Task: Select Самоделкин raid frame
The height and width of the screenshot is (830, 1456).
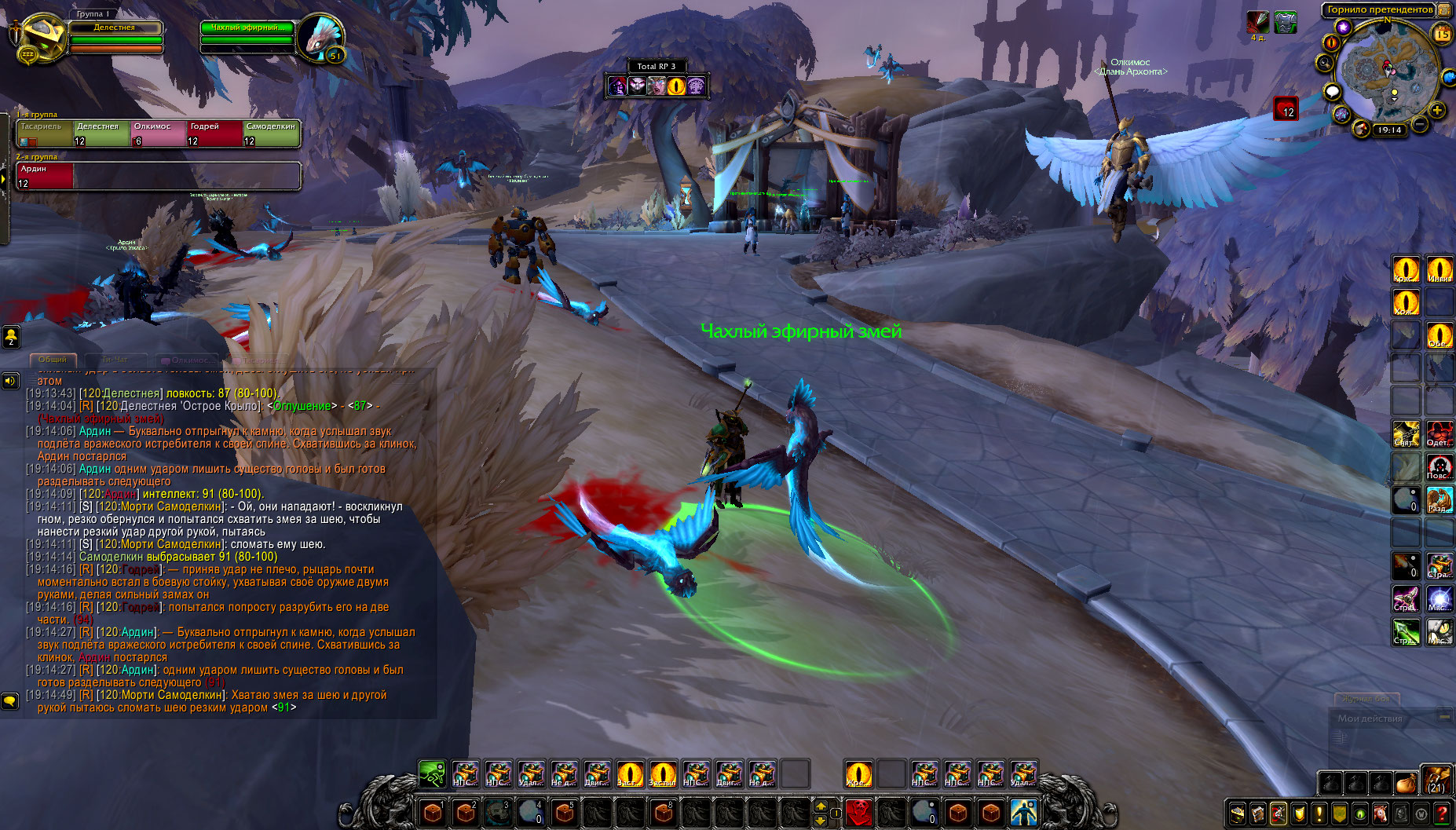Action: click(x=271, y=133)
